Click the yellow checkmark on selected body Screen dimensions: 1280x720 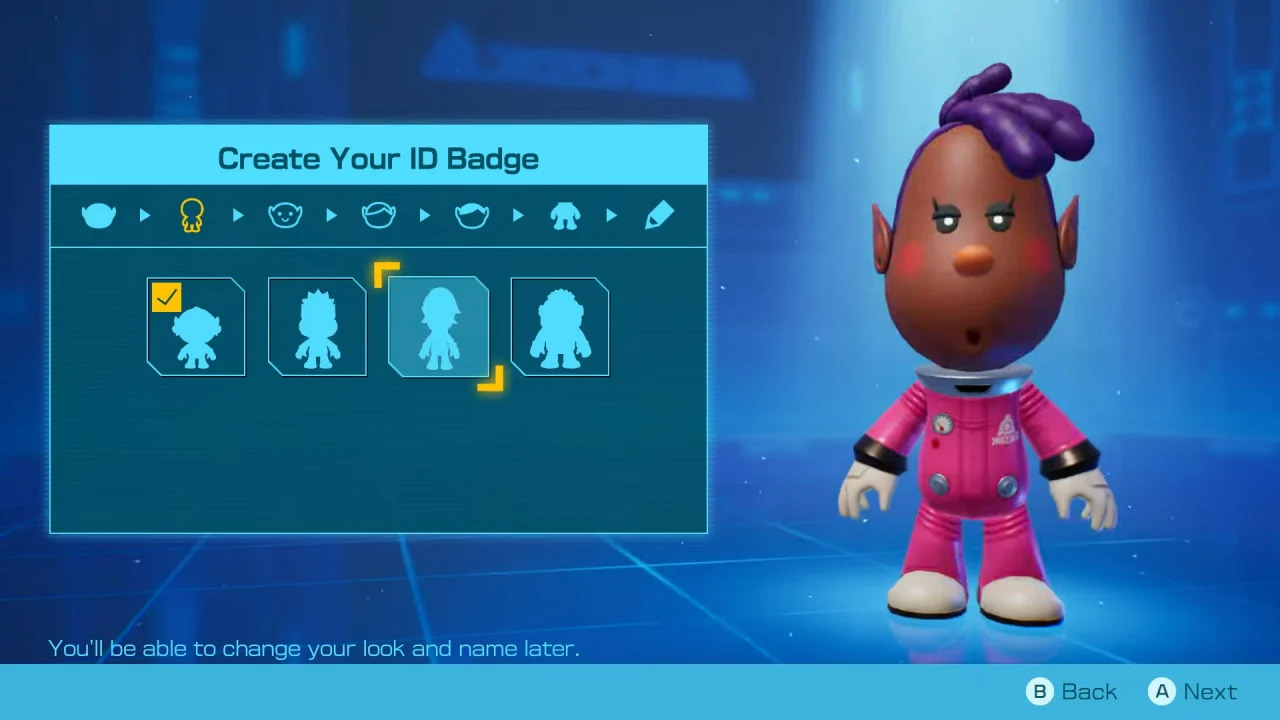click(166, 297)
